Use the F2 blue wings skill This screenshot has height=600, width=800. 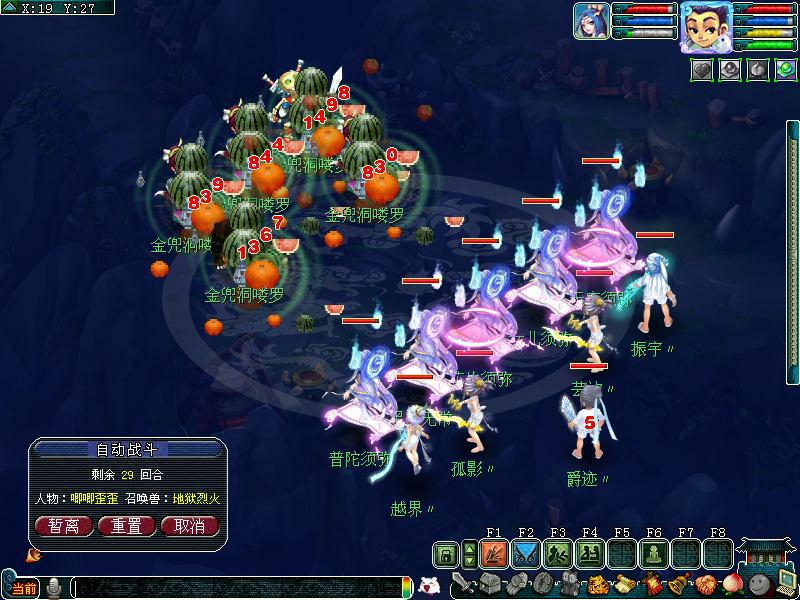click(526, 554)
